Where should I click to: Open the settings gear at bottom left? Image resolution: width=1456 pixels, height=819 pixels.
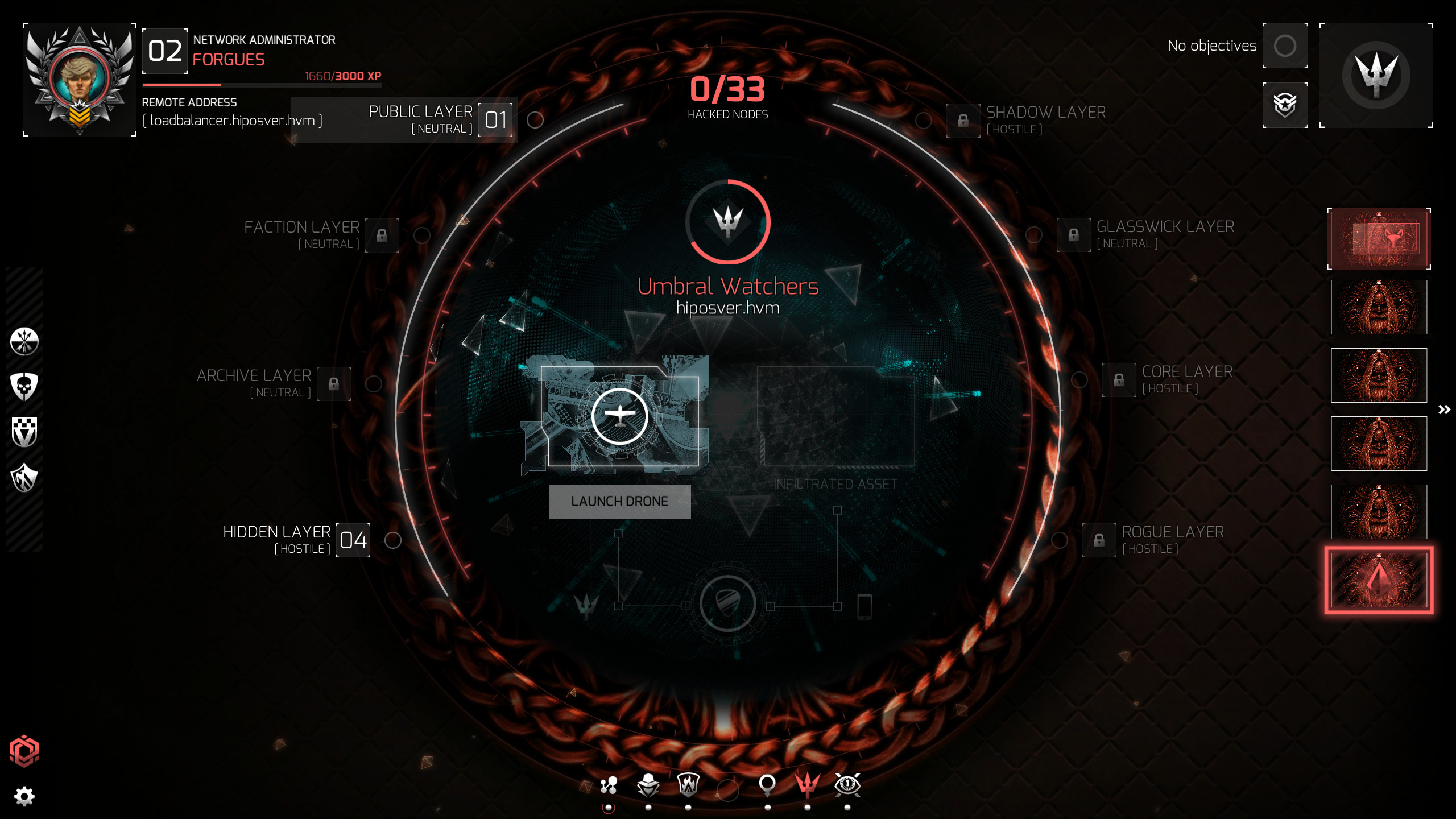click(24, 796)
